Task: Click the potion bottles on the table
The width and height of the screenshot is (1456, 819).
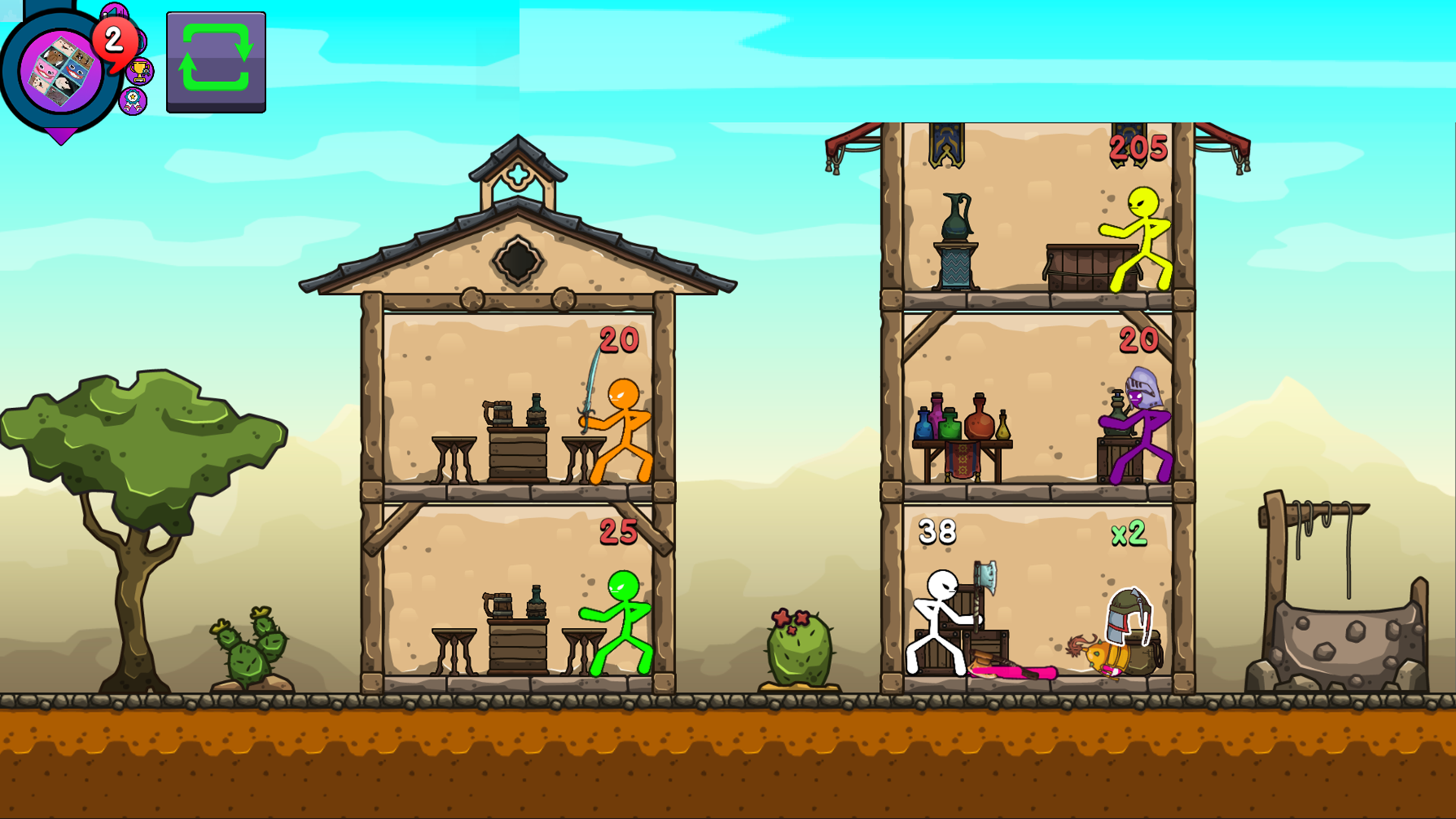Action: (959, 421)
